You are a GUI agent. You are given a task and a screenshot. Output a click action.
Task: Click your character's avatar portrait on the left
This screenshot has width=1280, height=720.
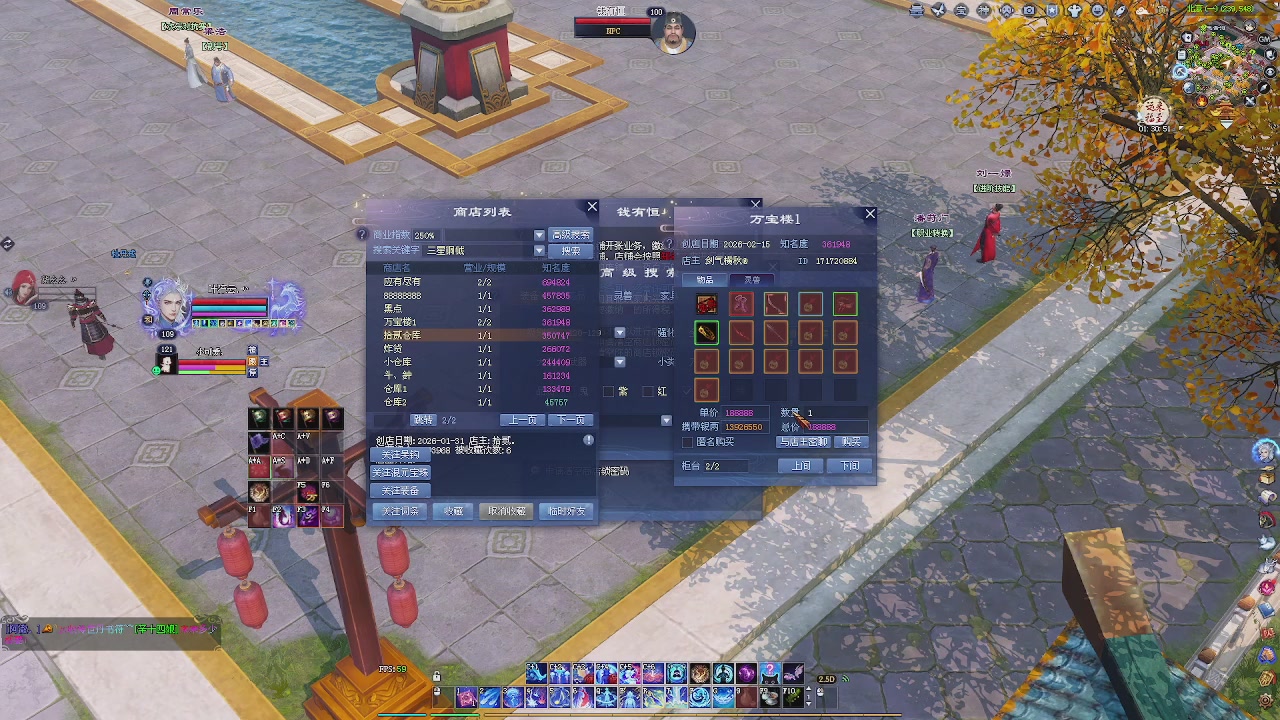coord(170,305)
